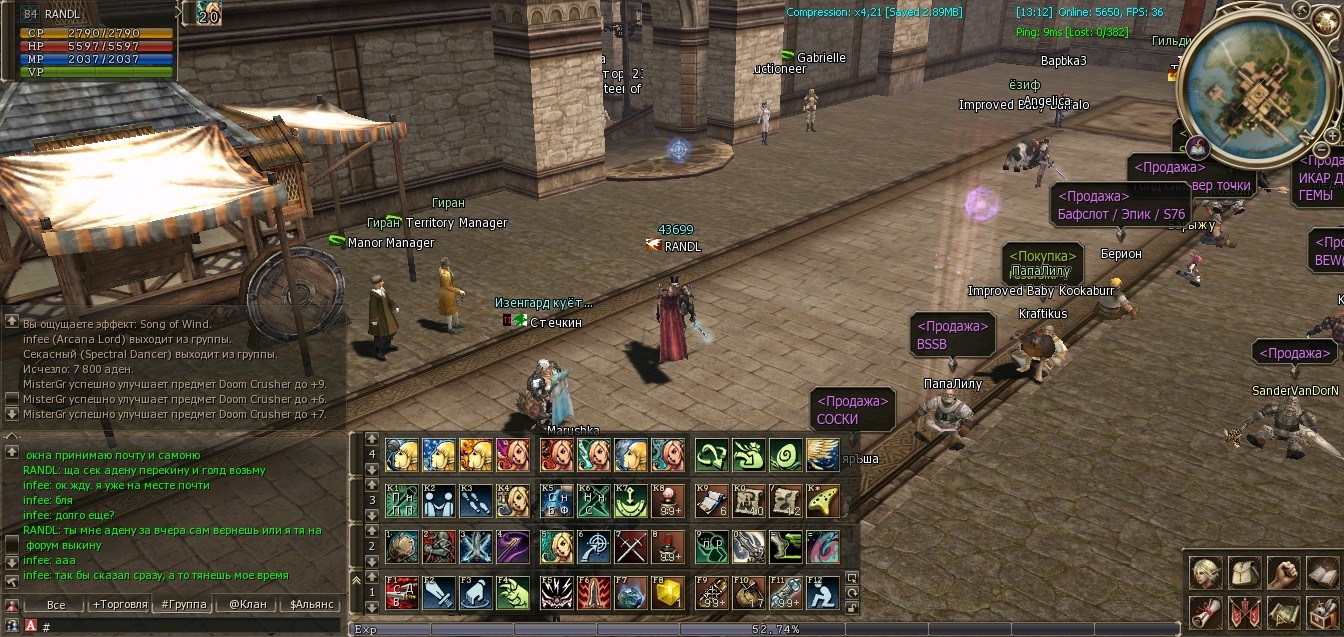Zoom in the minimap with plus button
Screen dimensions: 1344x637
tap(1332, 136)
